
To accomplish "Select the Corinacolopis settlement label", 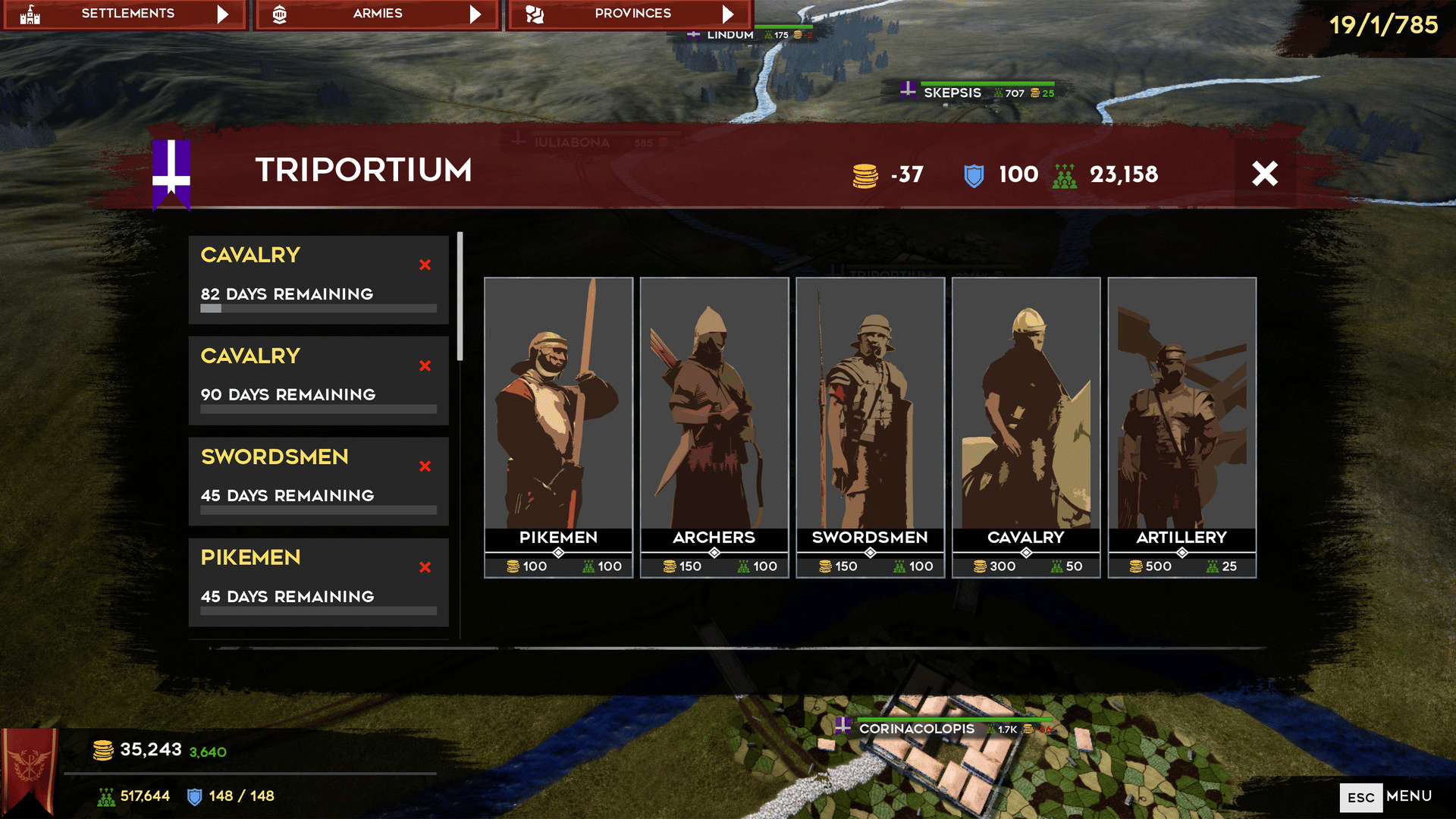I will [916, 729].
